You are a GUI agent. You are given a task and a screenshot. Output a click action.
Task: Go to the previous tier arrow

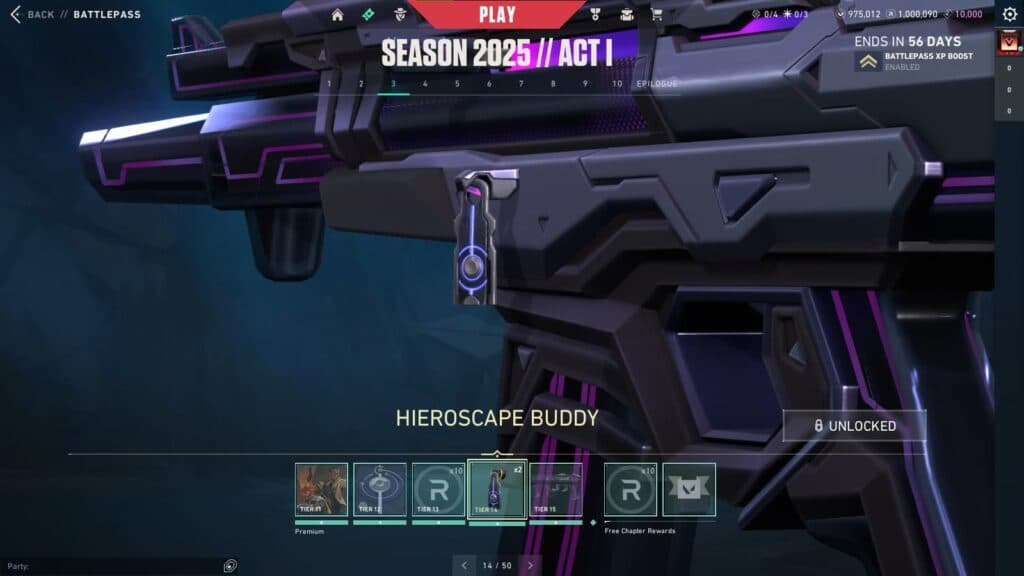point(464,565)
